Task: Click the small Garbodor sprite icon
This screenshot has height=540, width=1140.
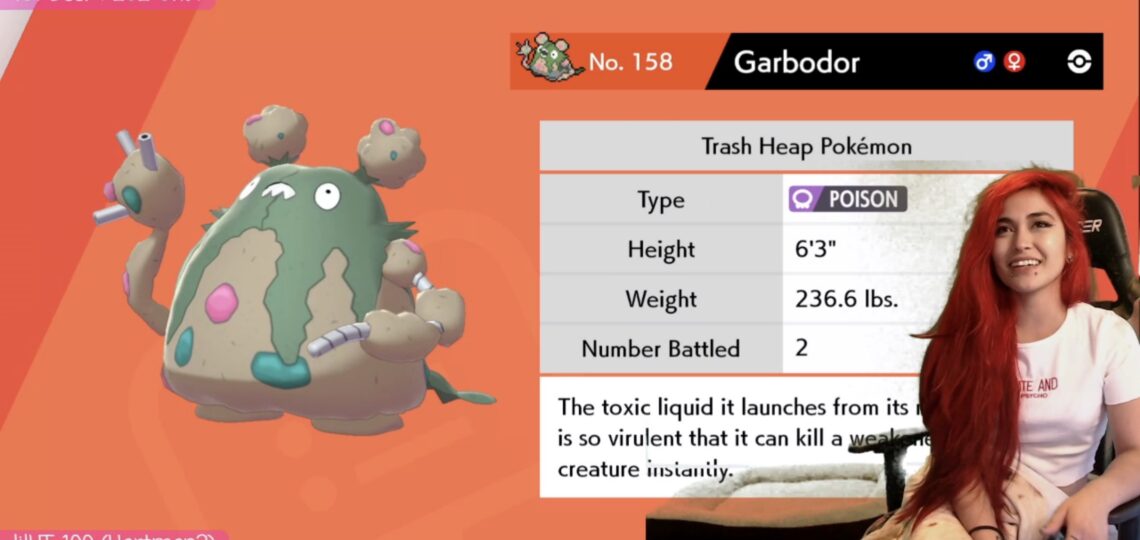Action: point(551,59)
